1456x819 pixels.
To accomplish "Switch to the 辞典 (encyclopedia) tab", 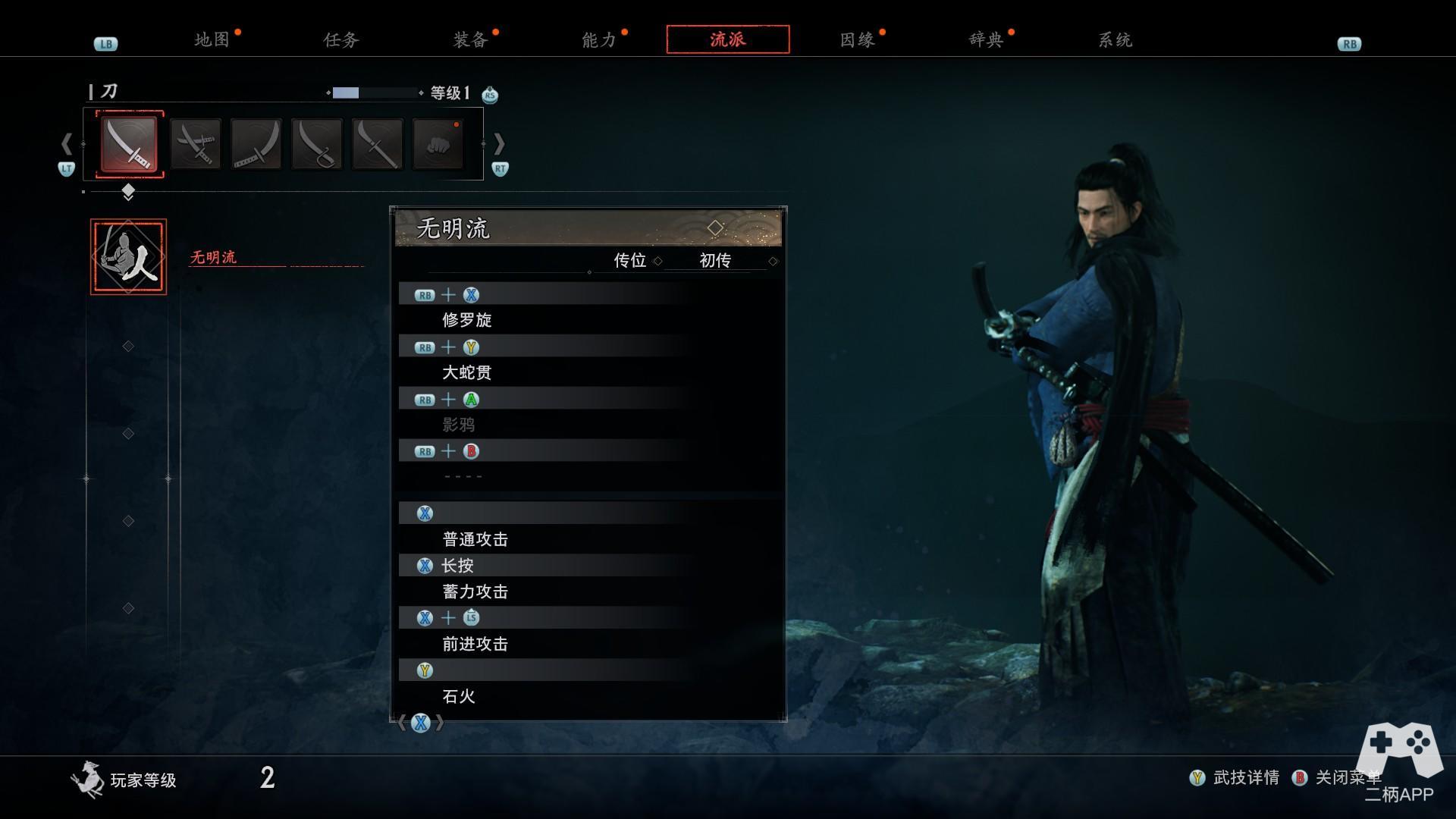I will [986, 40].
